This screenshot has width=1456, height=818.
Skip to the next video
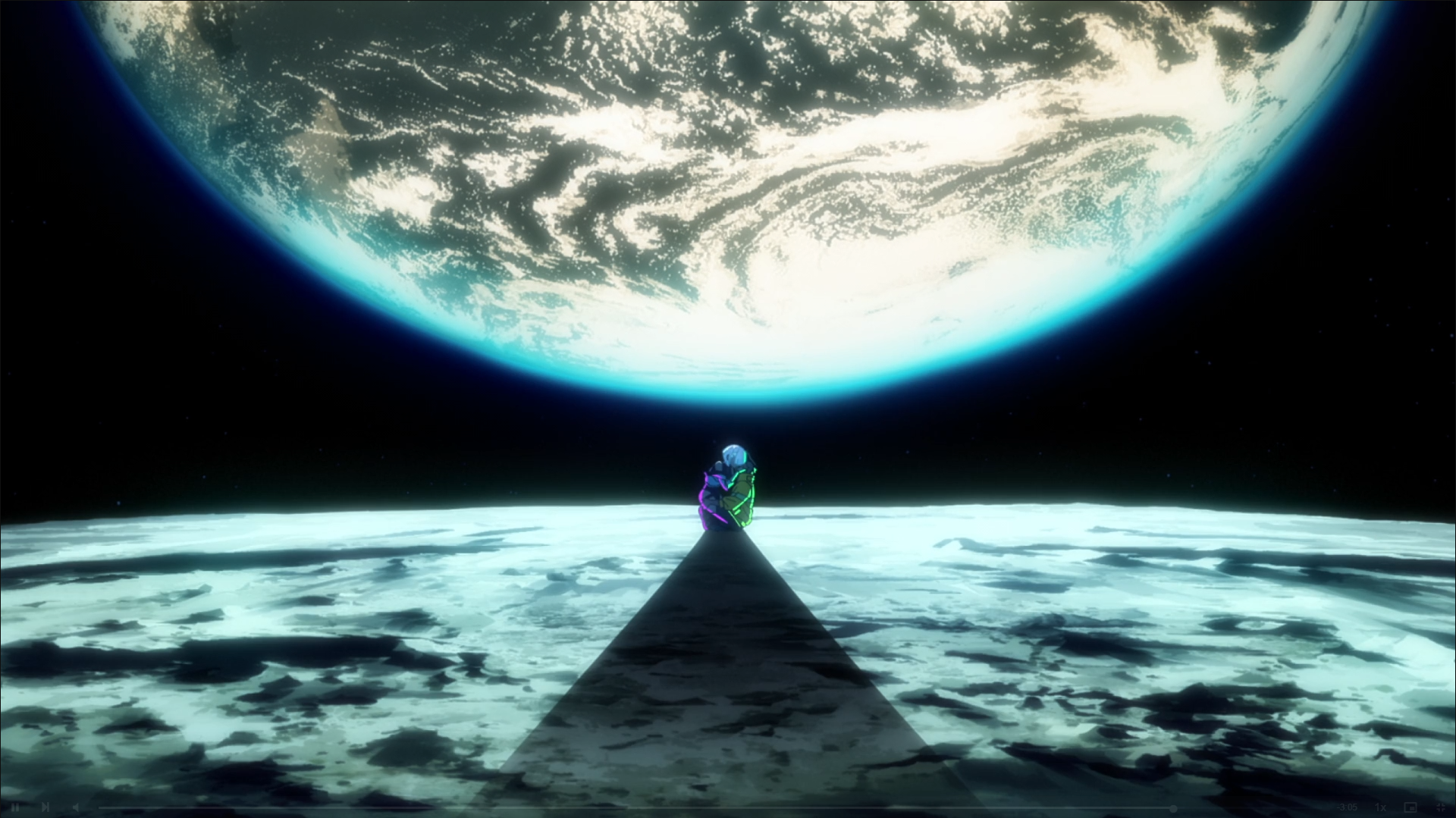(x=45, y=807)
